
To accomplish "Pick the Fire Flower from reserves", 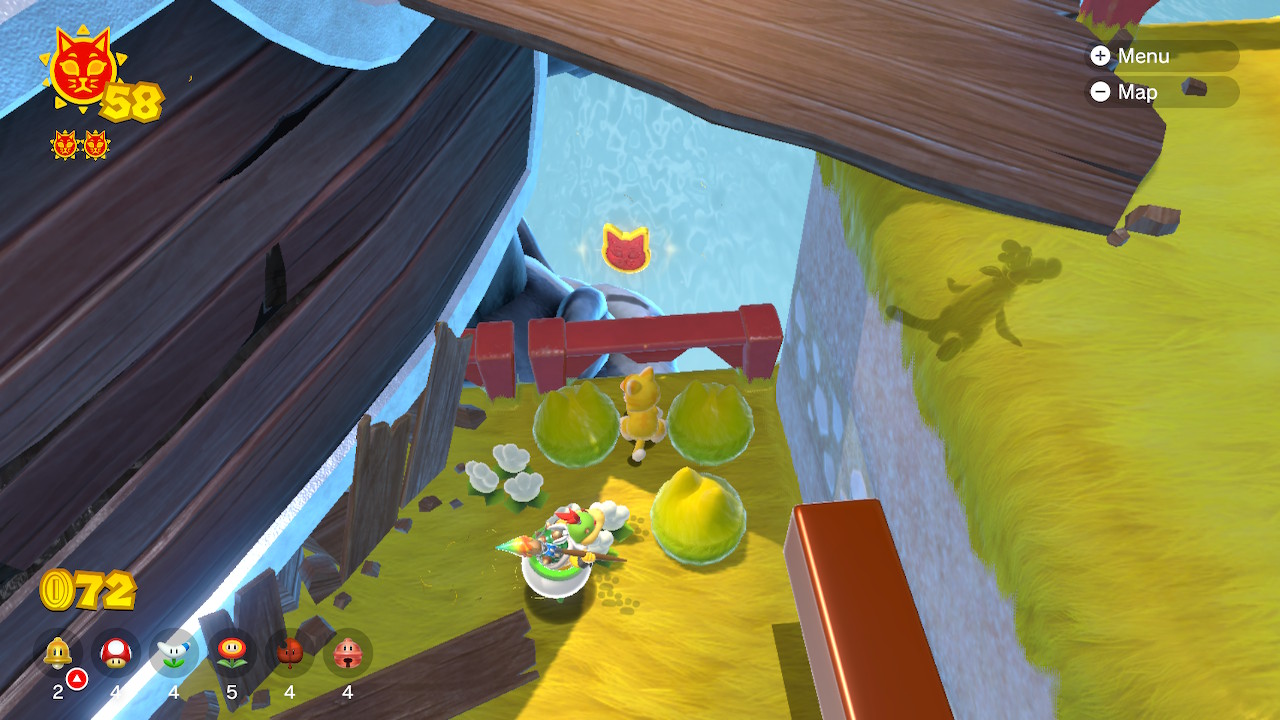I will (x=232, y=653).
